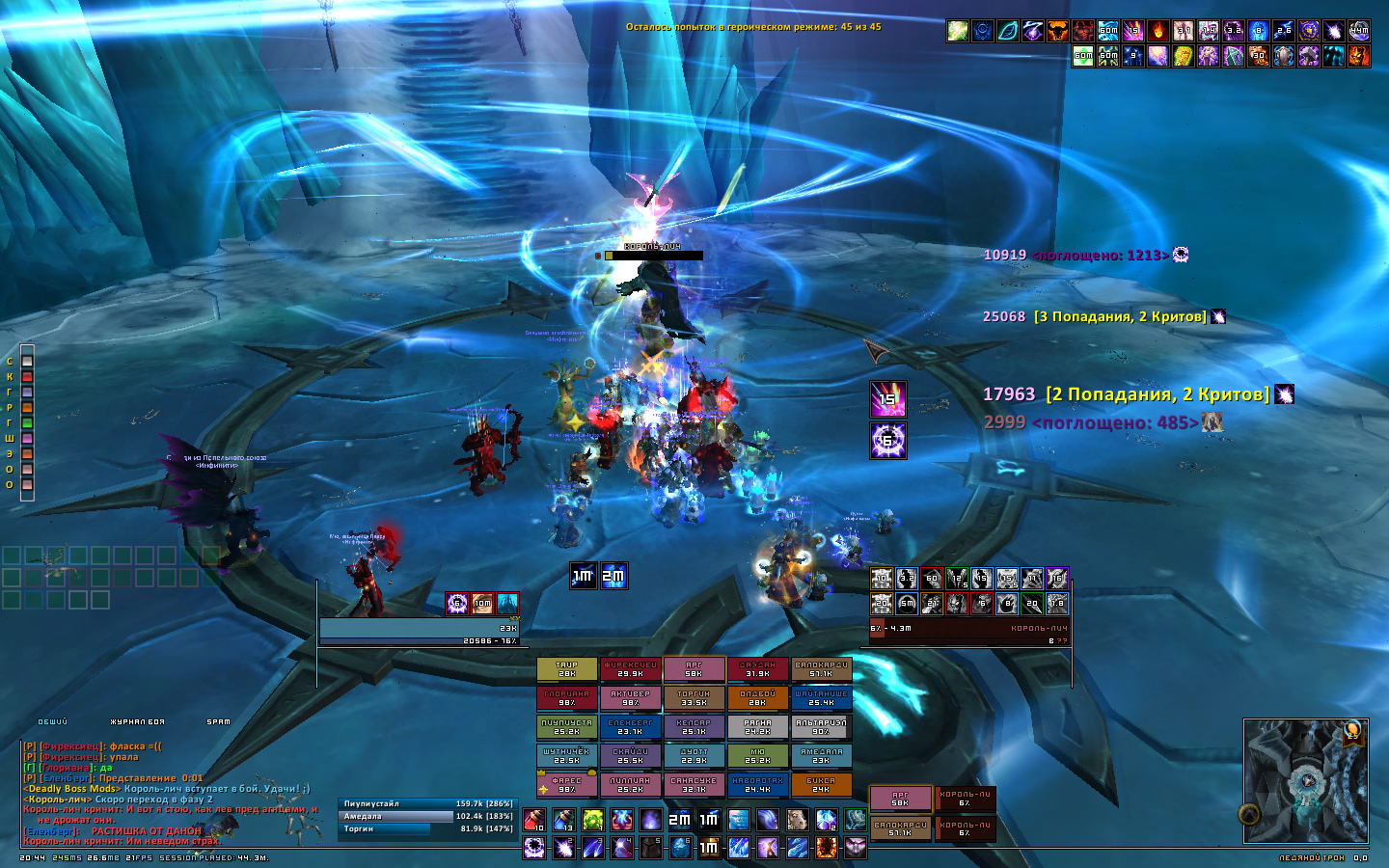
Task: Select Букса's orange raid frame
Action: [821, 785]
